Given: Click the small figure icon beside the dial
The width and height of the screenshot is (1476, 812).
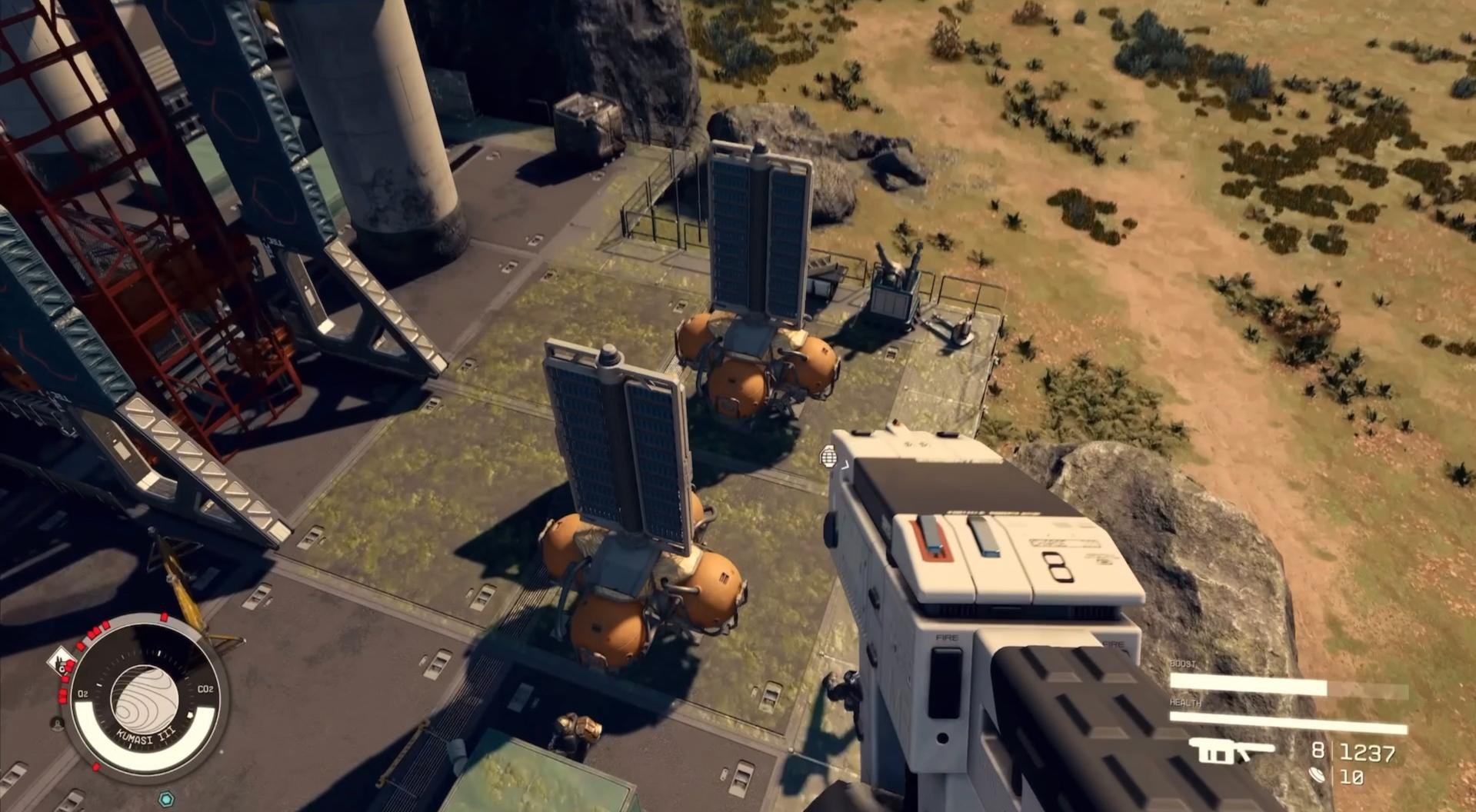Looking at the screenshot, I should click(x=56, y=723).
